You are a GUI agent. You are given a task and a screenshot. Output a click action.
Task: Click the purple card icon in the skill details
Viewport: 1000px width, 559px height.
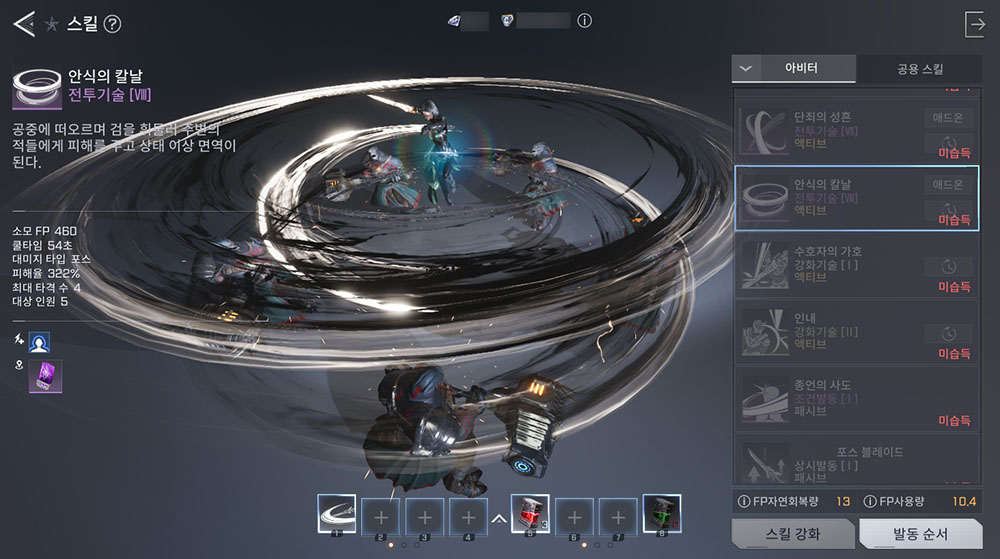point(45,376)
